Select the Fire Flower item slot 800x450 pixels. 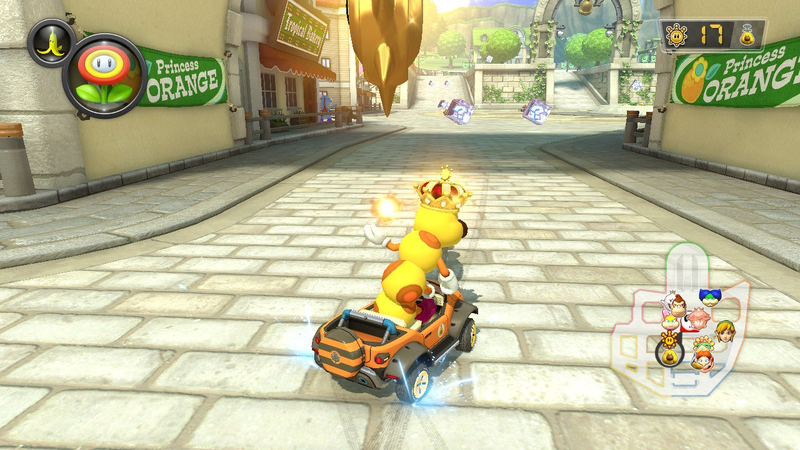(x=104, y=76)
